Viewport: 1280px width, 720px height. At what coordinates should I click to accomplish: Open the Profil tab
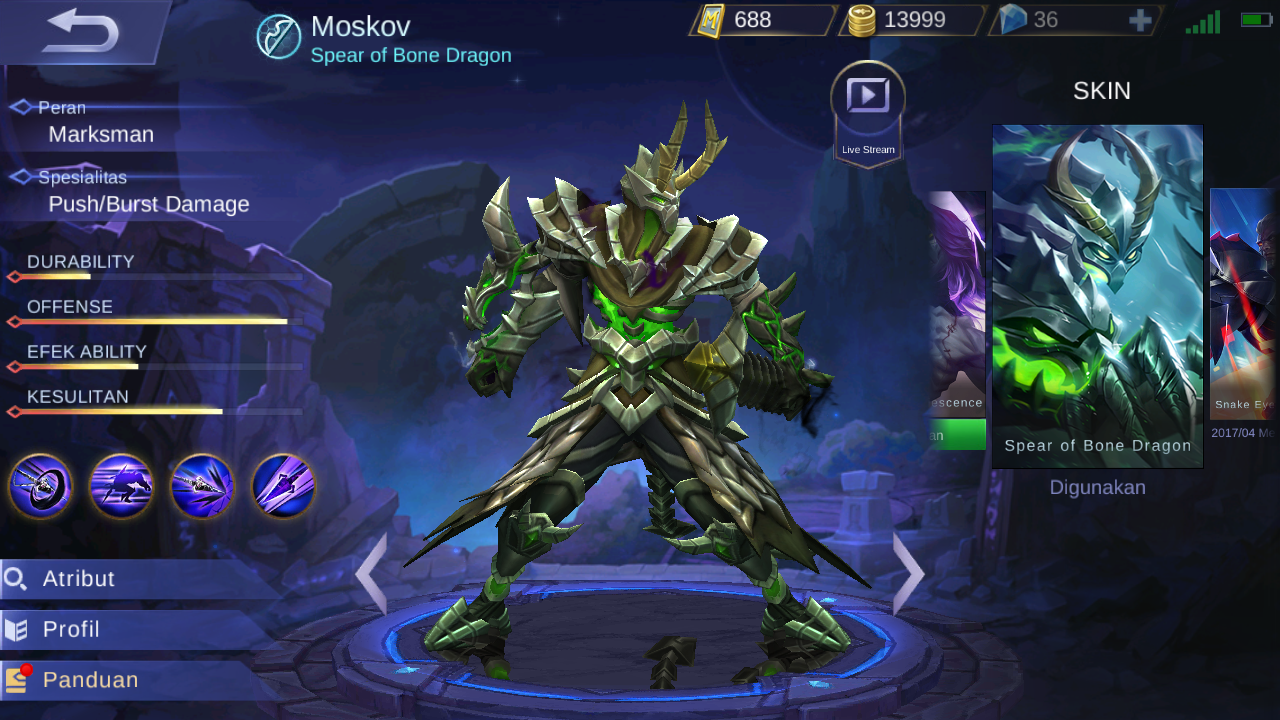coord(72,629)
